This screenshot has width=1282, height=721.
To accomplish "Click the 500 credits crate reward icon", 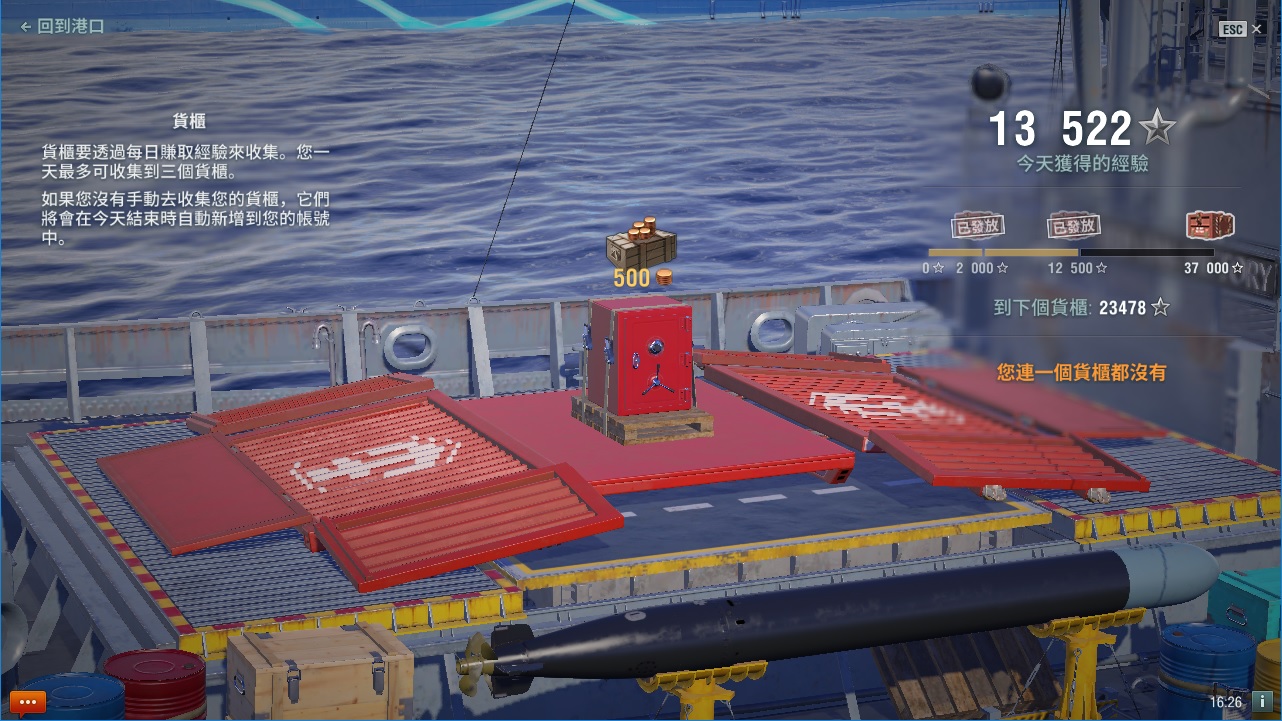I will coord(641,242).
